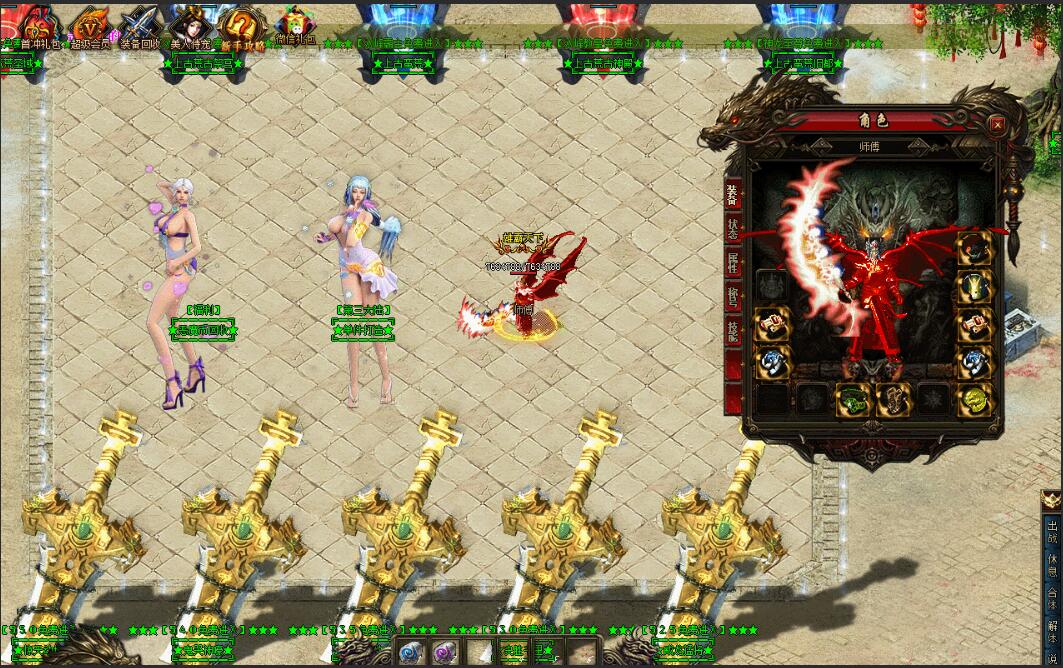Viewport: 1063px width, 668px height.
Task: Select the 称号 title tab
Action: tap(733, 297)
